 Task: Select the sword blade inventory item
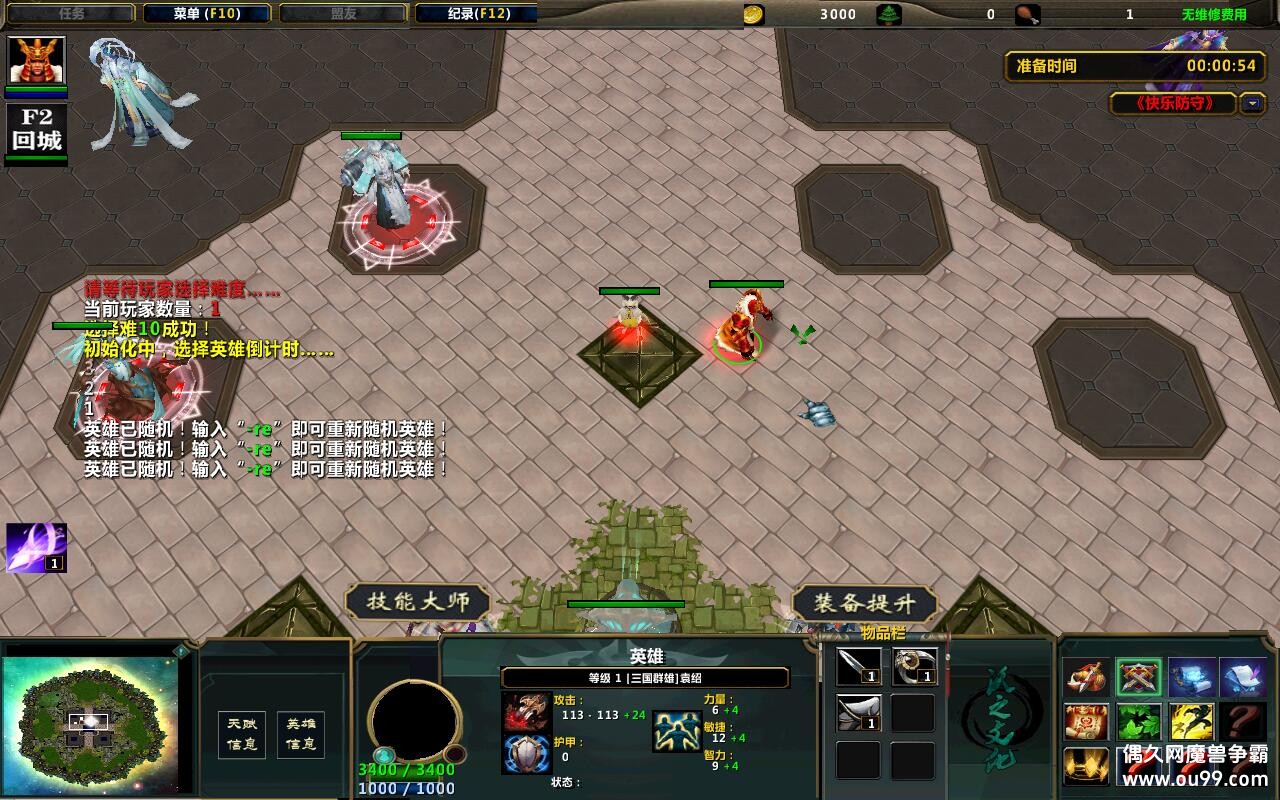(x=859, y=667)
